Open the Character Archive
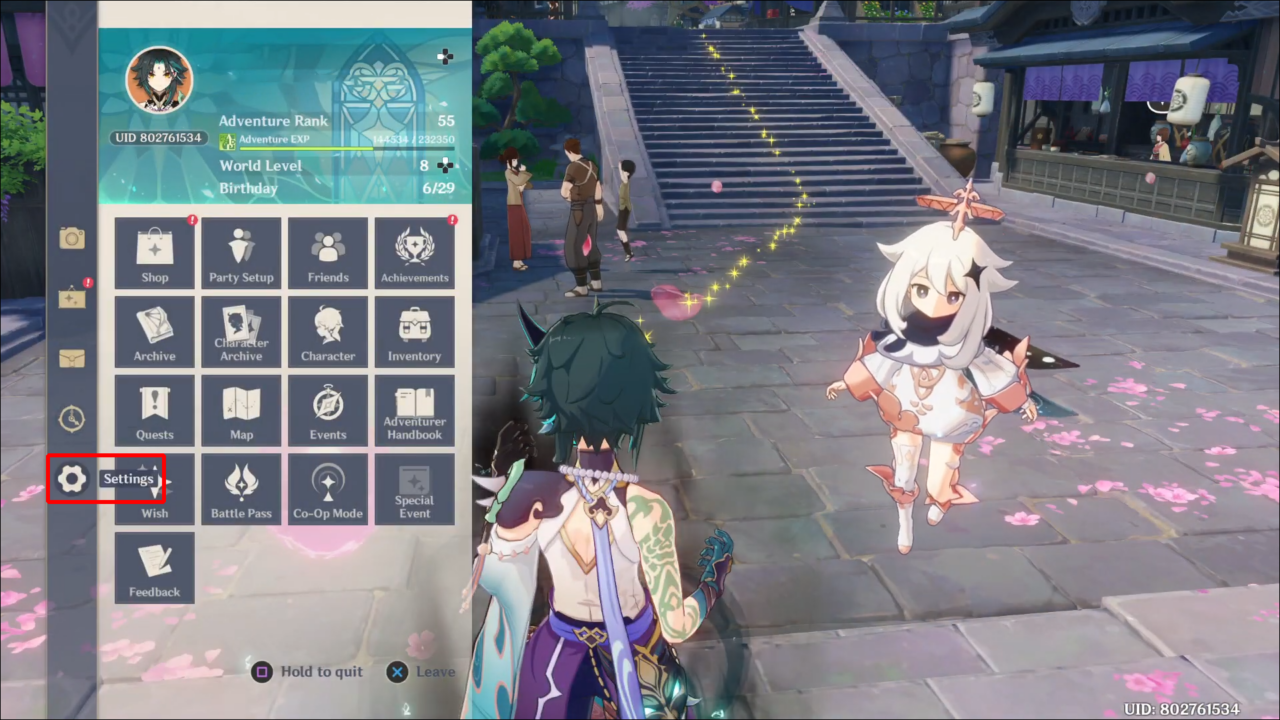Image resolution: width=1280 pixels, height=720 pixels. click(x=241, y=331)
